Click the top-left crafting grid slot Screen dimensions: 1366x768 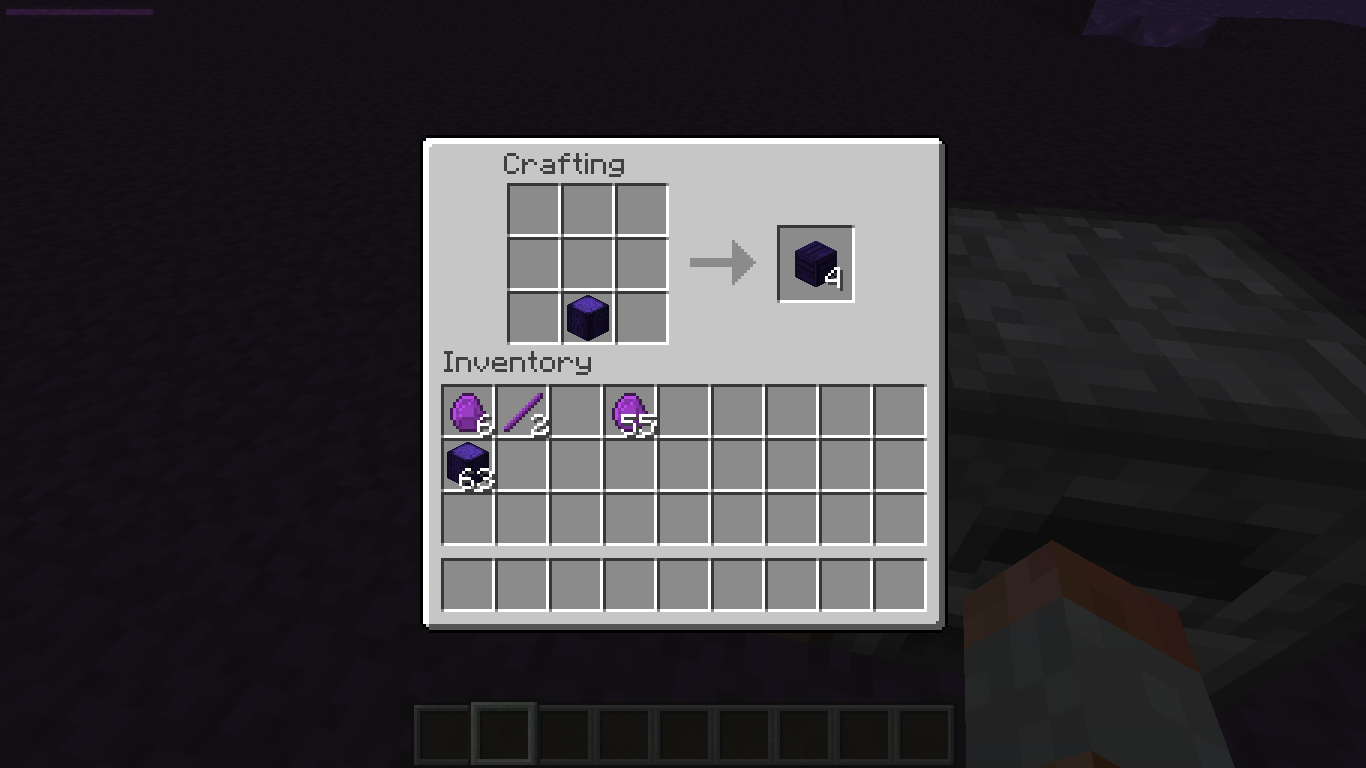[533, 209]
